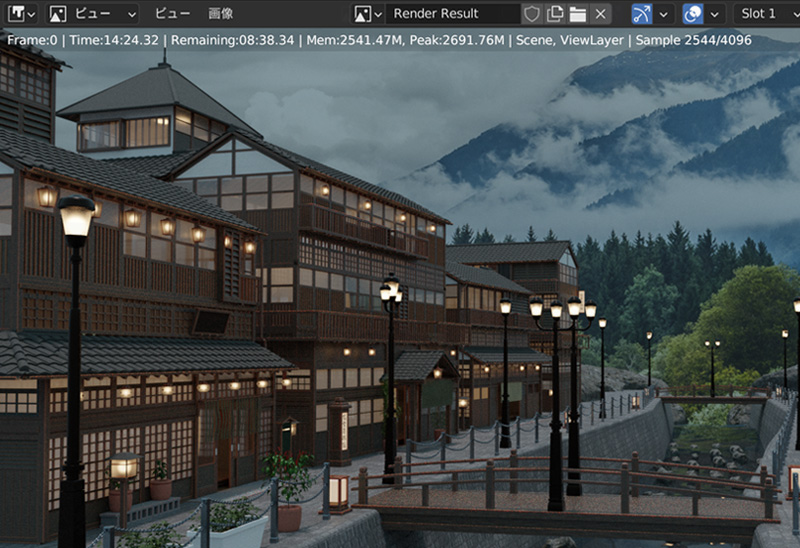This screenshot has height=548, width=800.
Task: Open the 画像 (Image) menu
Action: pos(221,14)
